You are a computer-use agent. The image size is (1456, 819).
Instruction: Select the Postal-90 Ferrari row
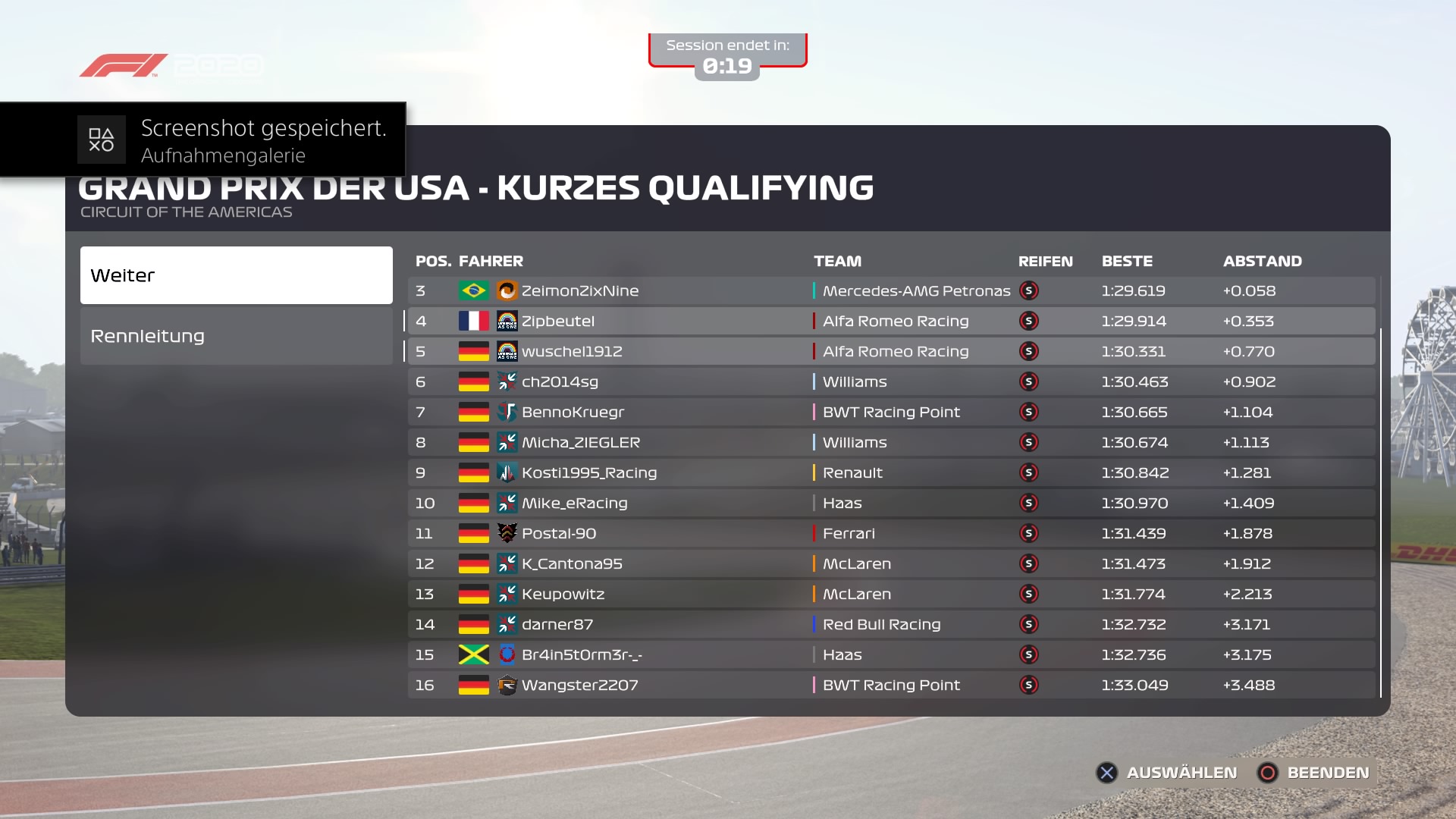coord(891,534)
